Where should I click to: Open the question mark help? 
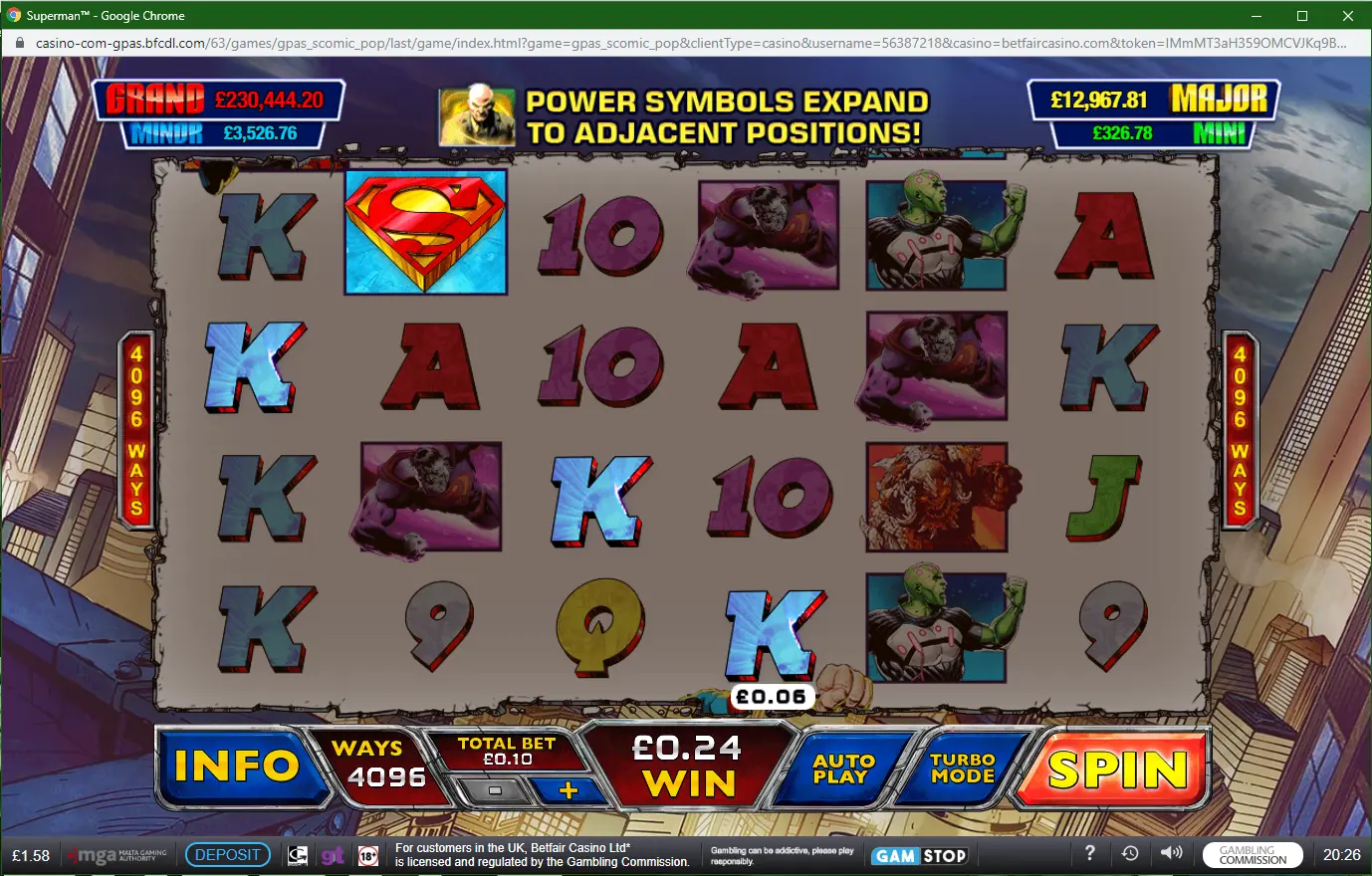tap(1090, 853)
